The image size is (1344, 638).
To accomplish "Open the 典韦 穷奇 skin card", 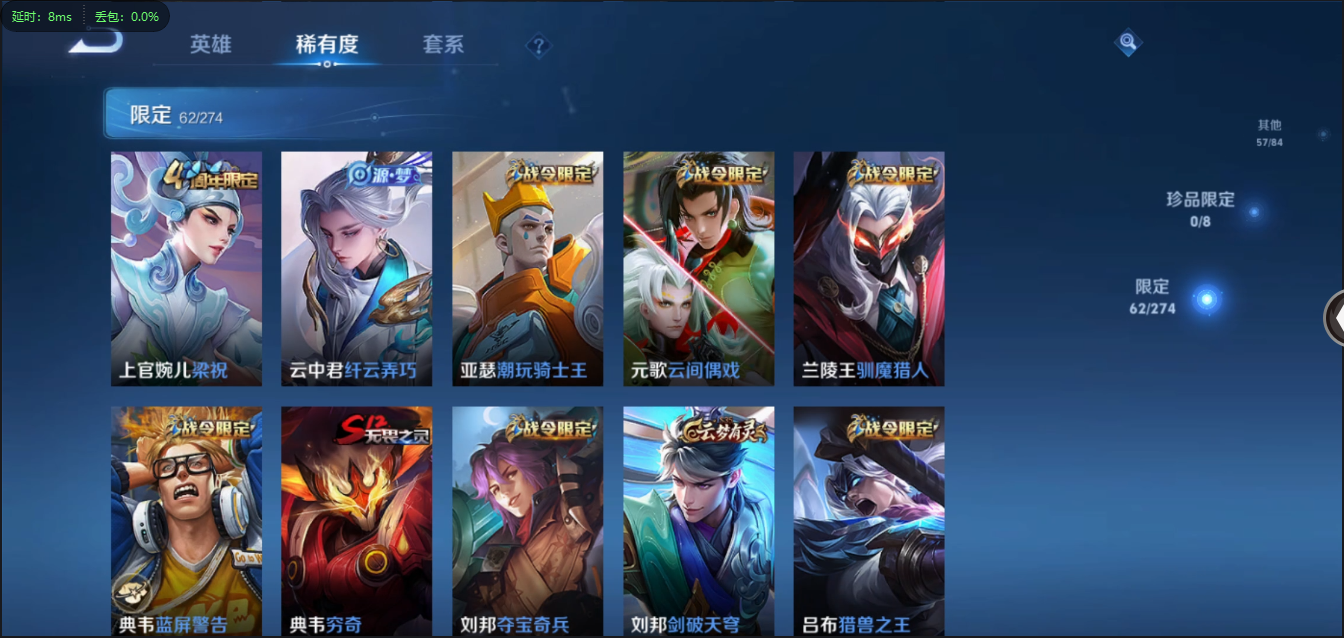I will click(x=357, y=520).
